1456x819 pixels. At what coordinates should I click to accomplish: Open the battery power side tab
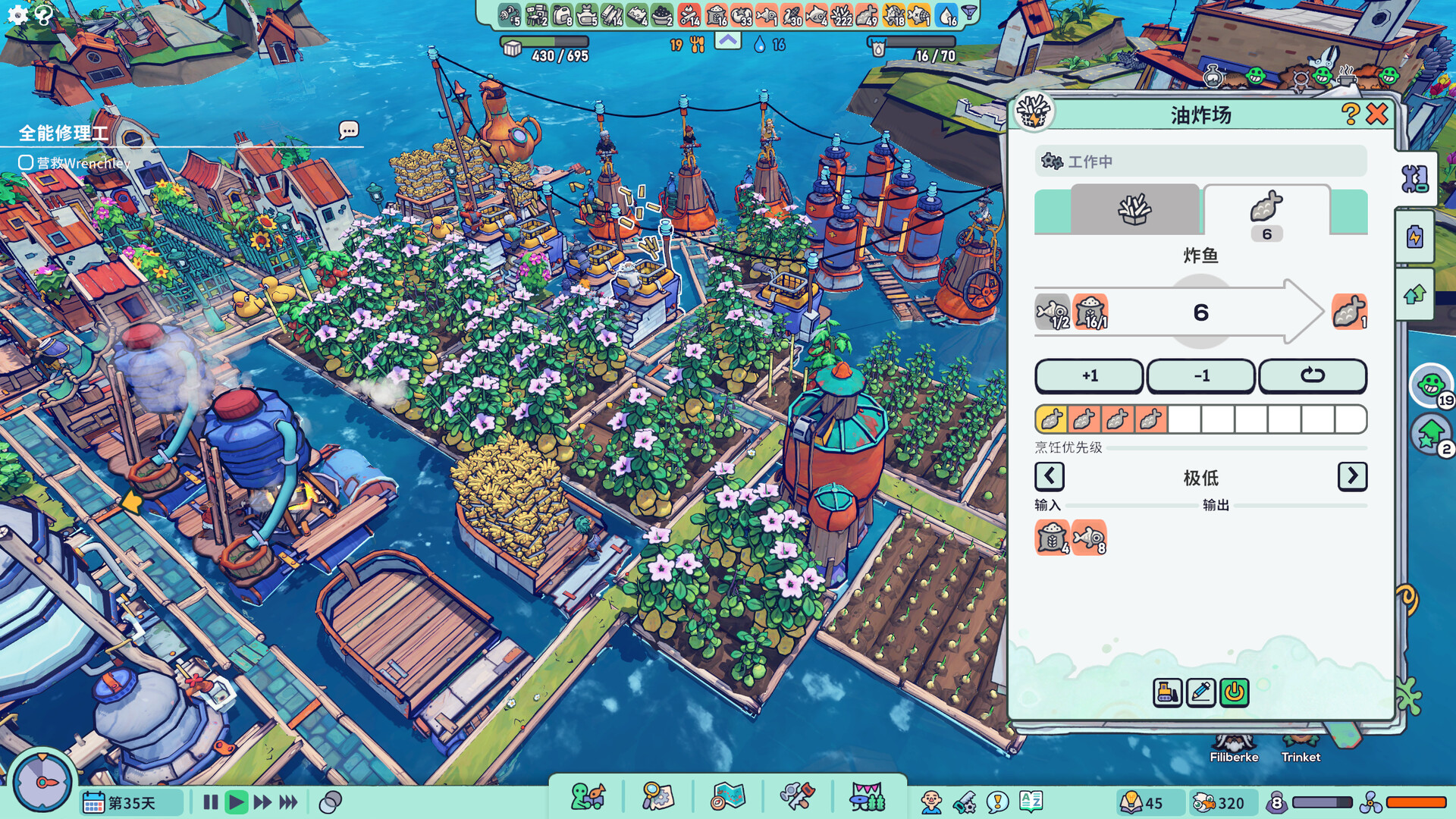tap(1415, 237)
